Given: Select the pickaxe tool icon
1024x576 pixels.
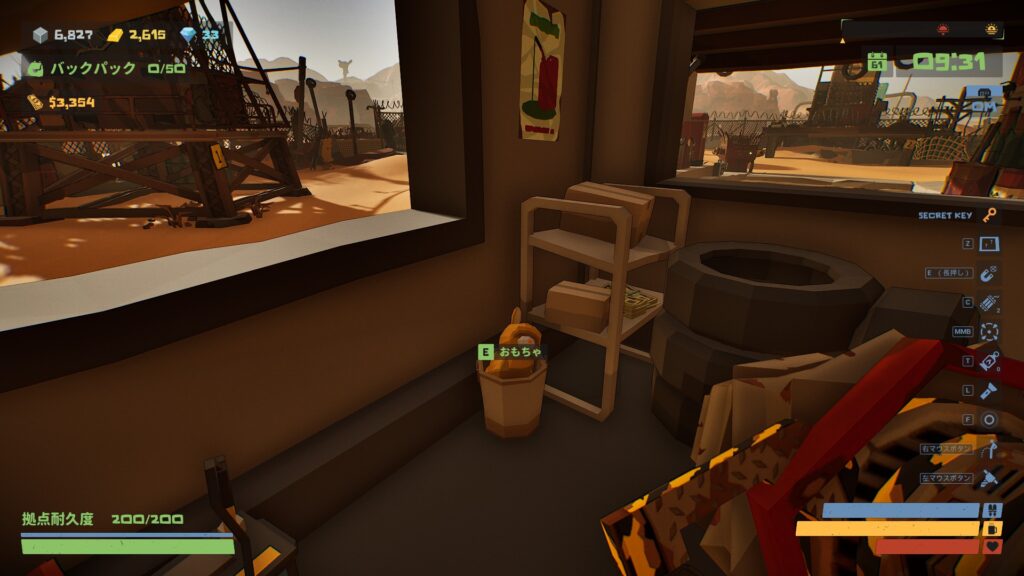Looking at the screenshot, I should [989, 449].
